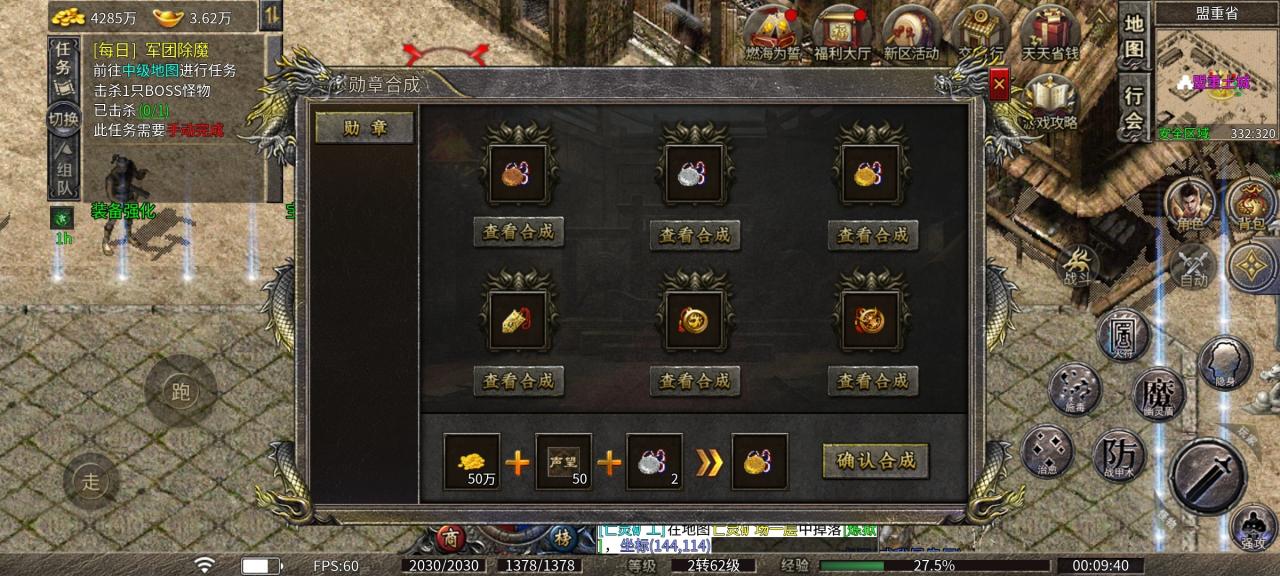Switch movement to 跑 run mode
The image size is (1280, 576).
(x=181, y=391)
